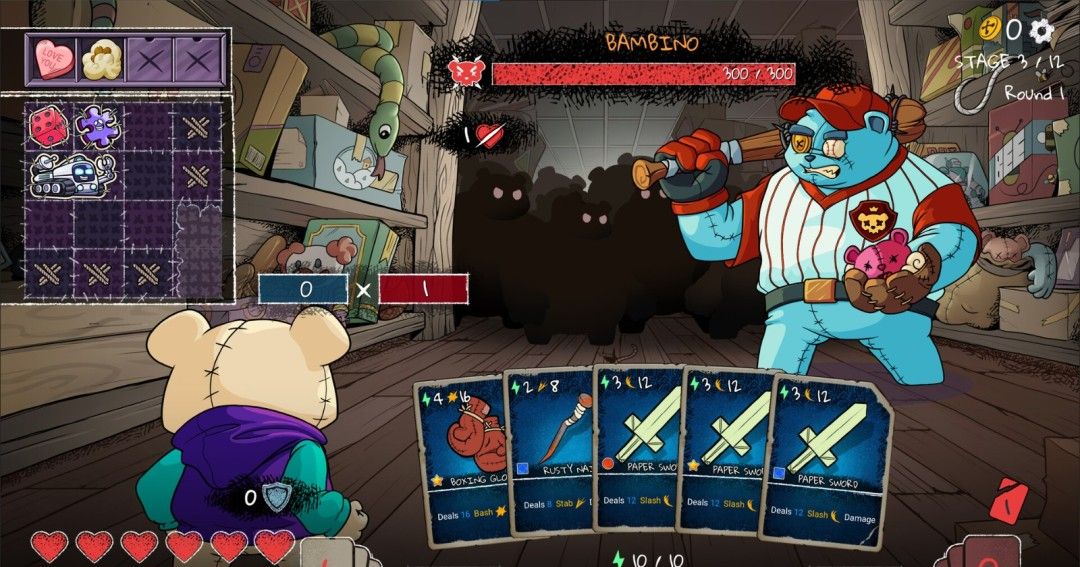Open the settings gear menu

(1042, 30)
